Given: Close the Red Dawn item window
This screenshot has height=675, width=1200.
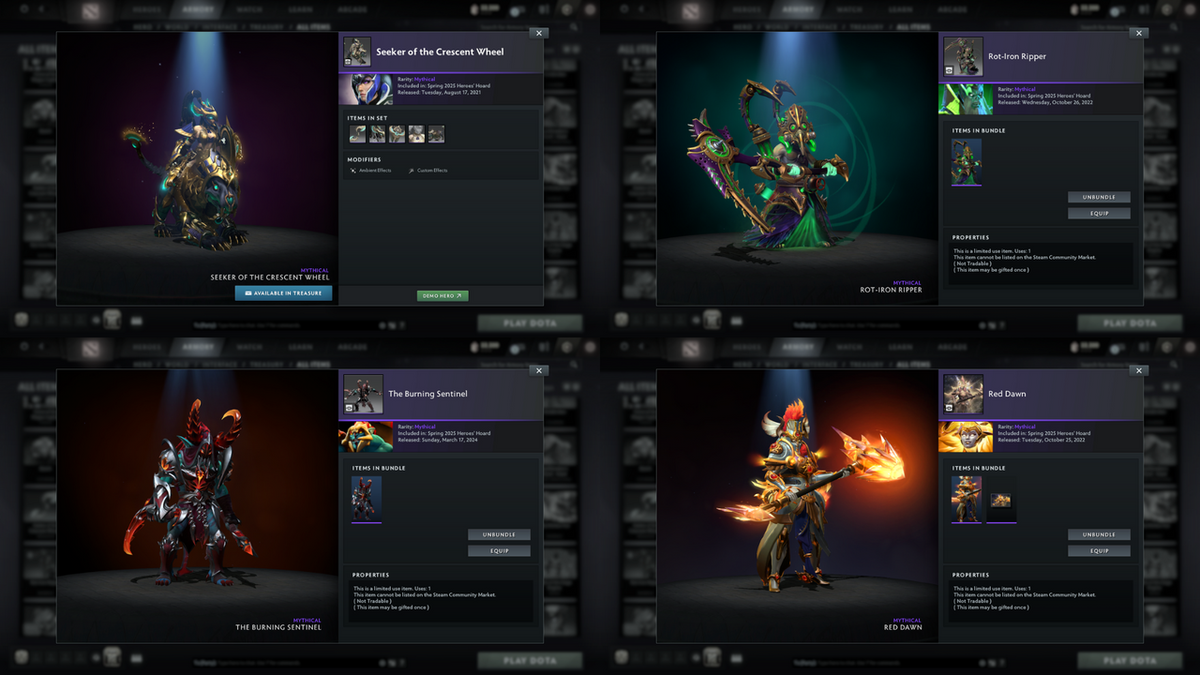Looking at the screenshot, I should coord(1138,370).
